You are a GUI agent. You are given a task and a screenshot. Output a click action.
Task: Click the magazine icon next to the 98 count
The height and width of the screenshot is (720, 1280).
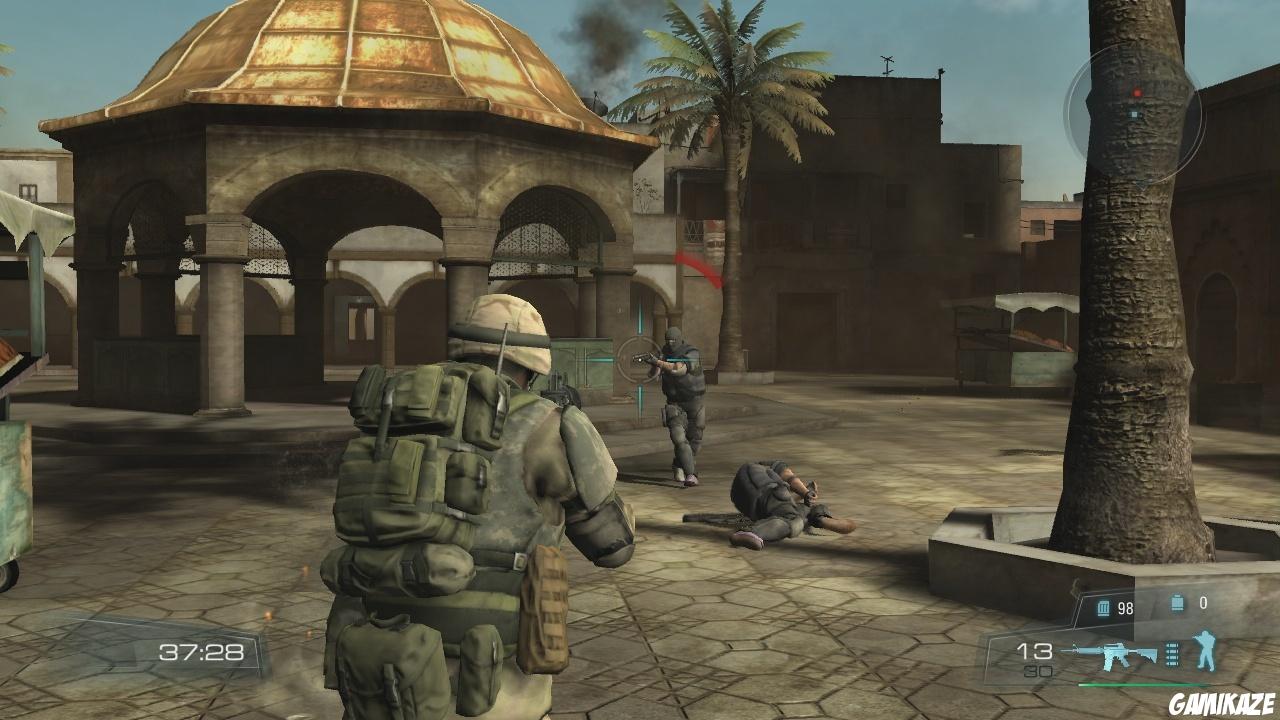1103,607
